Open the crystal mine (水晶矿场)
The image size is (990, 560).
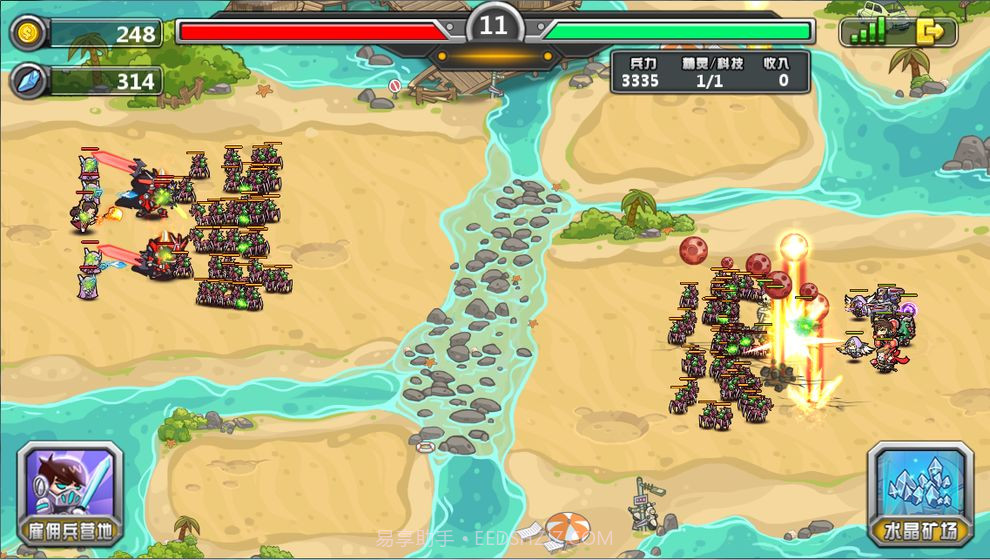920,494
